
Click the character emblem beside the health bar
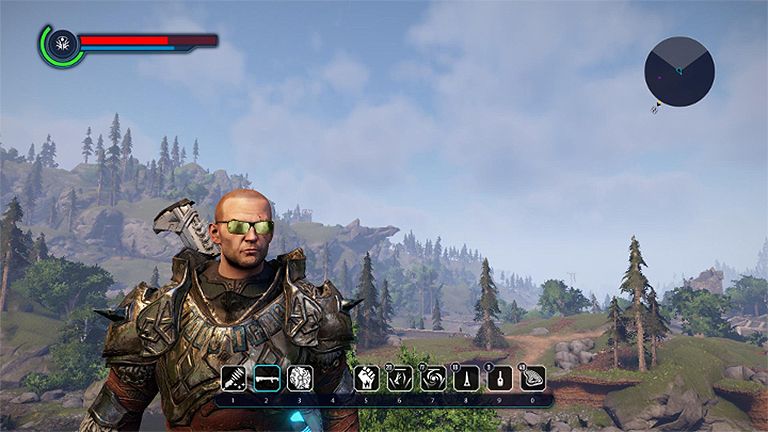[x=62, y=45]
